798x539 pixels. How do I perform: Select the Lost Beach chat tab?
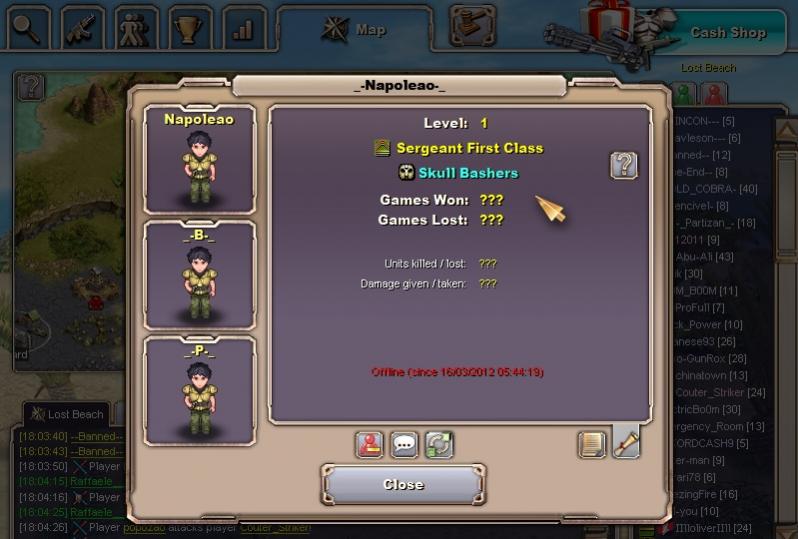point(68,414)
